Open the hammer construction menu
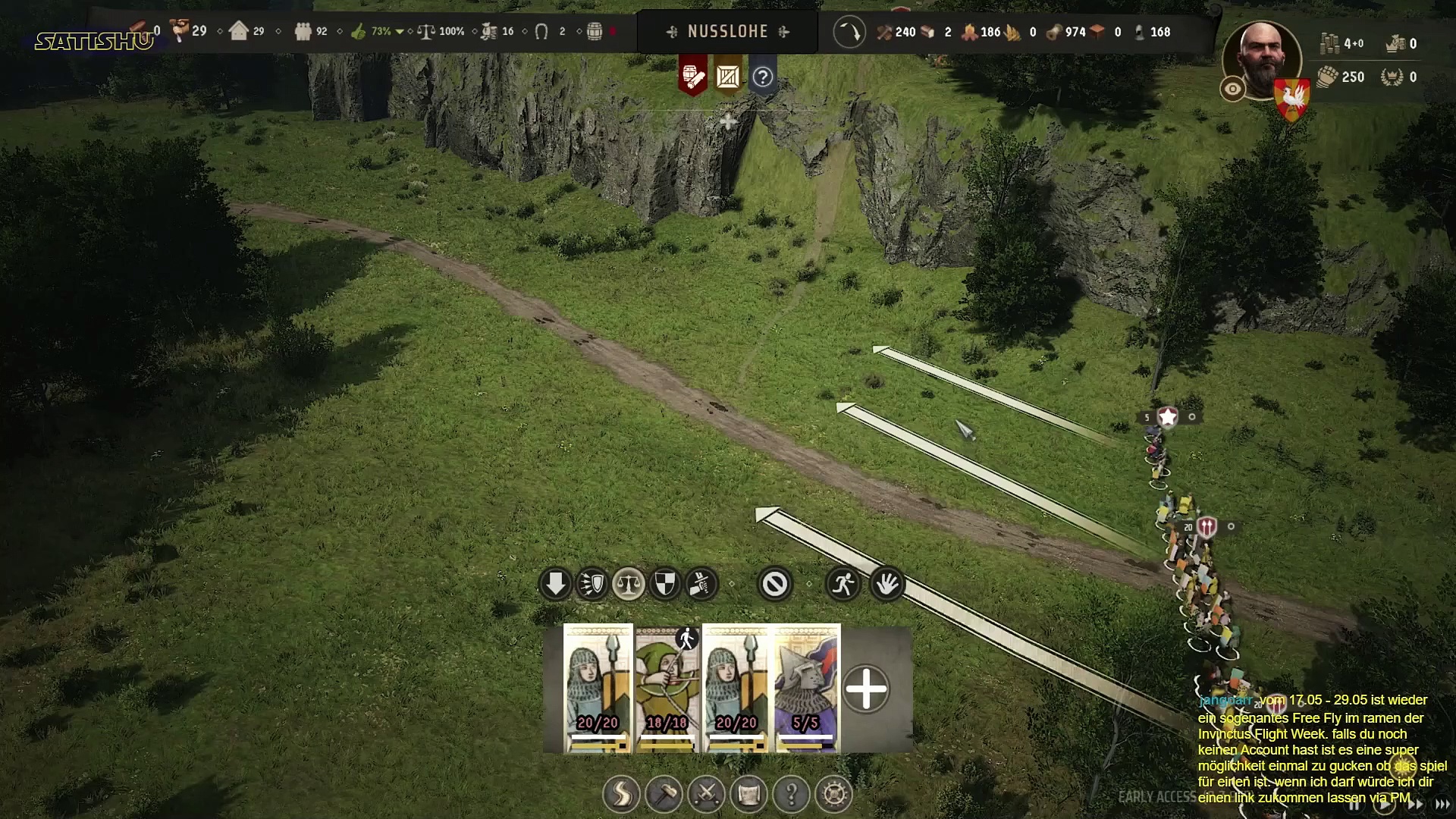Image resolution: width=1456 pixels, height=819 pixels. coord(664,795)
